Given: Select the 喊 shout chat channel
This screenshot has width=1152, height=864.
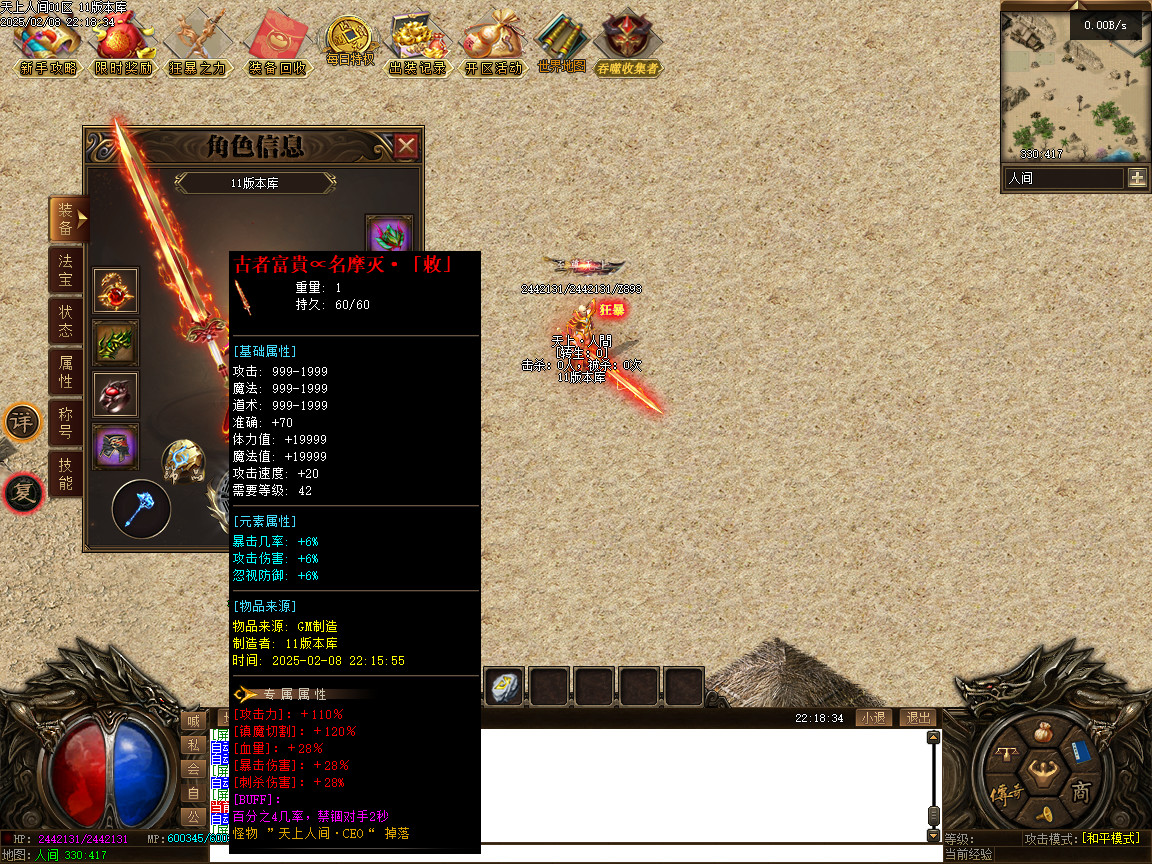Looking at the screenshot, I should 193,721.
